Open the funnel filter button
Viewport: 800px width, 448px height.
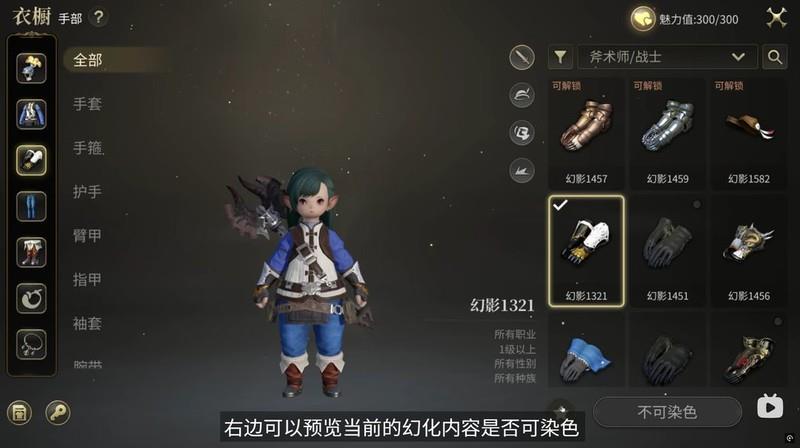coord(561,57)
